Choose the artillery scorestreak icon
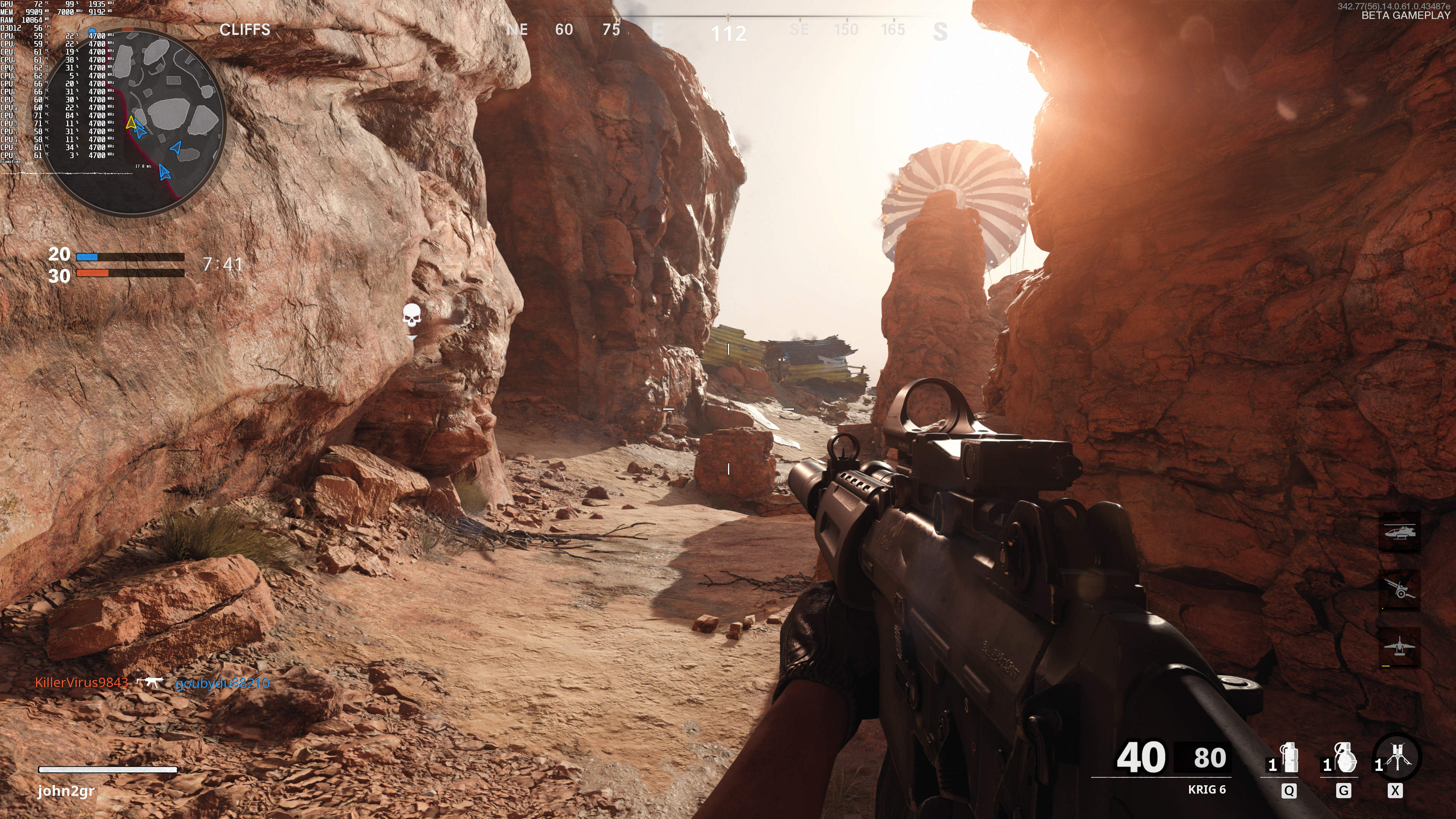Image resolution: width=1456 pixels, height=819 pixels. tap(1399, 590)
